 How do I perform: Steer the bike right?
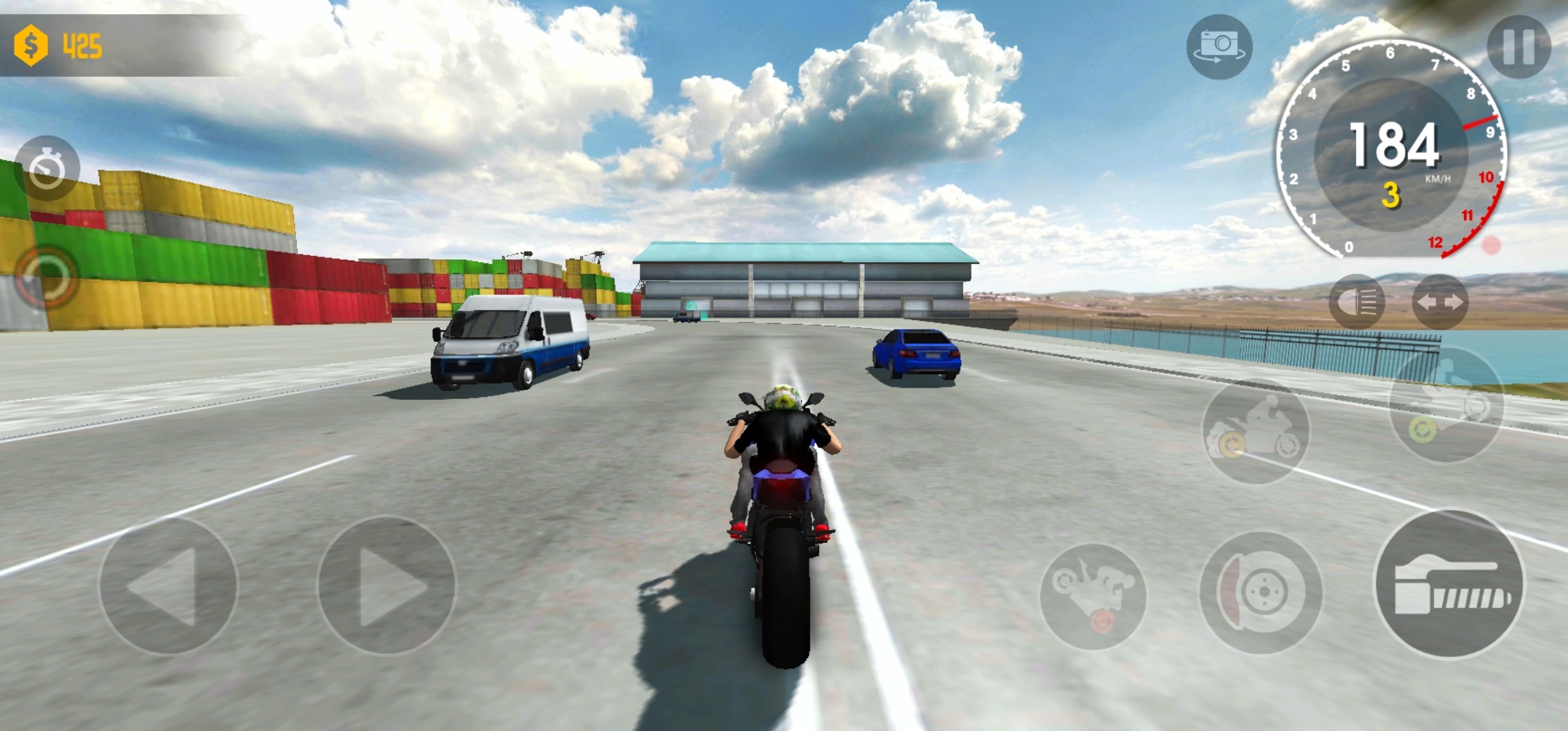pos(386,585)
